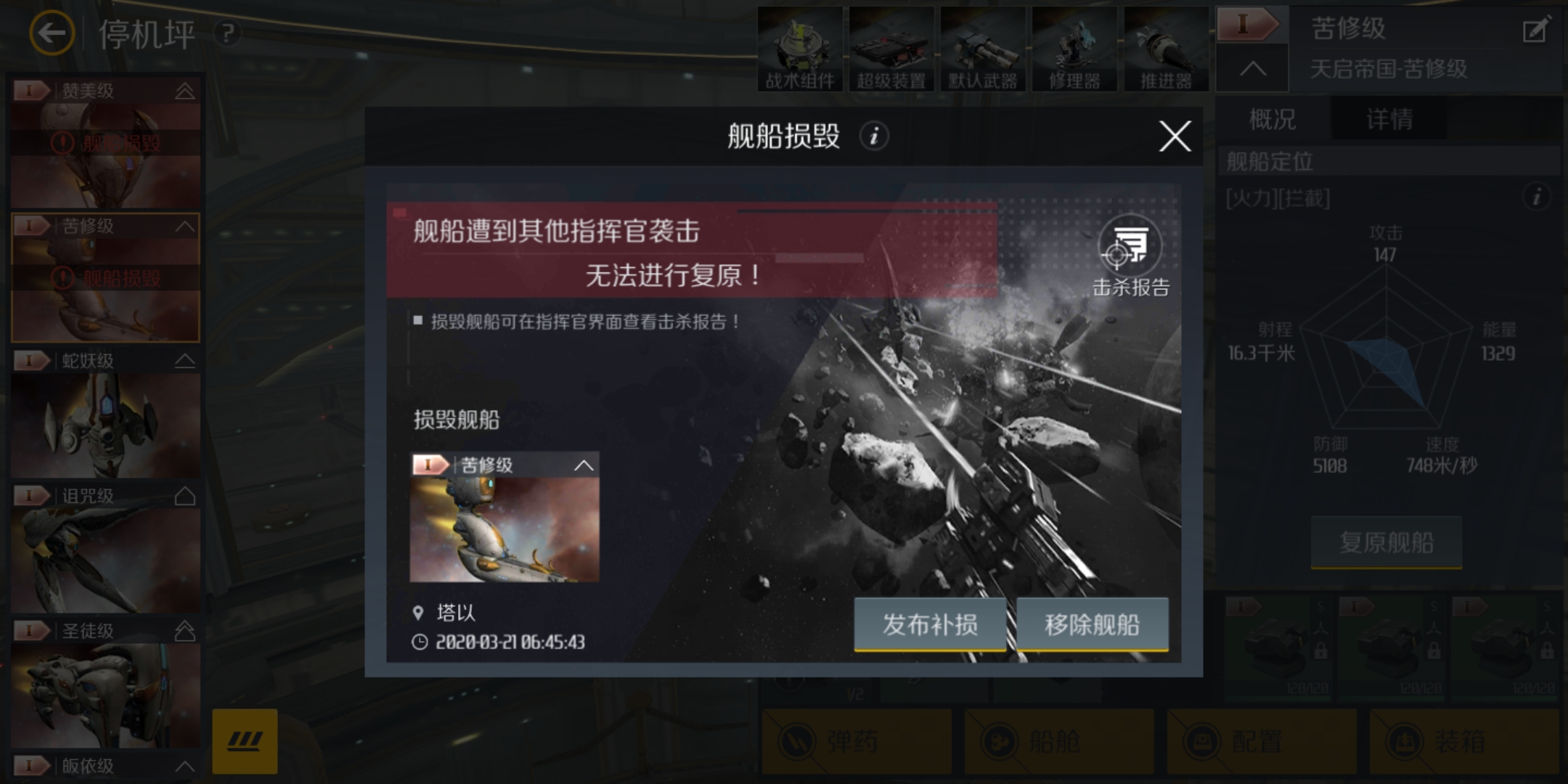1568x784 pixels.
Task: Select the destroyed 苦修级 ship thumbnail
Action: click(506, 530)
